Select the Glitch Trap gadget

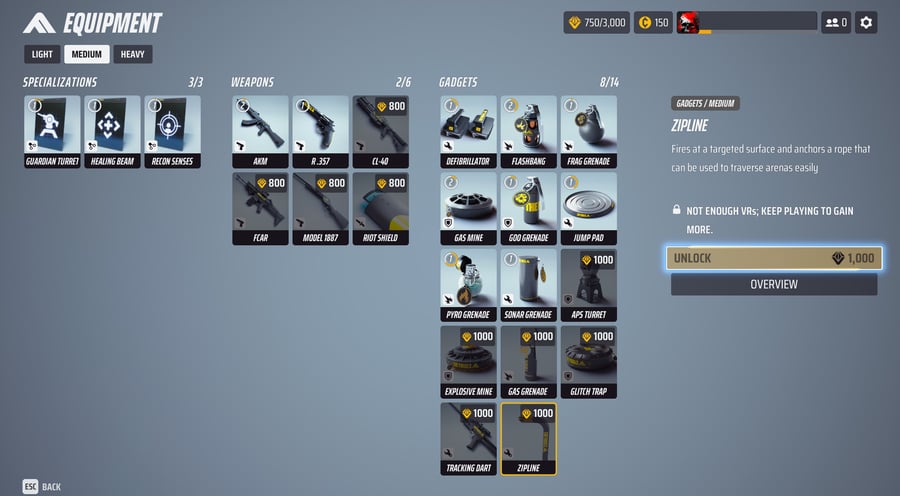(588, 361)
